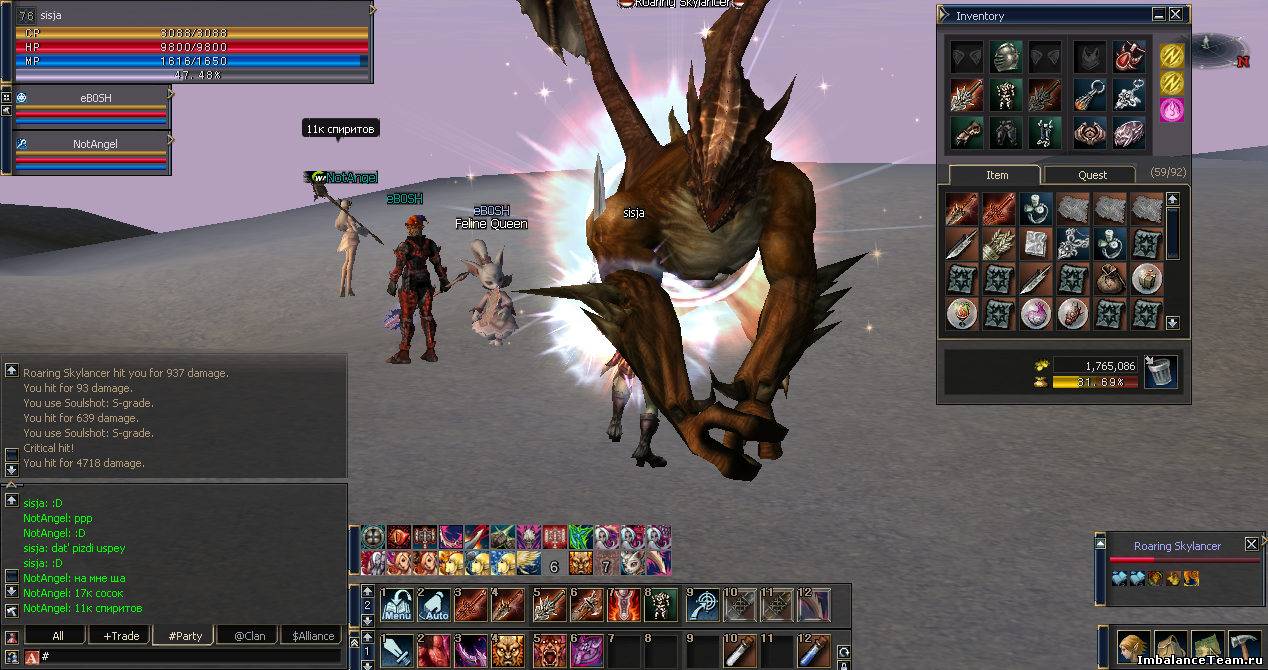Screen dimensions: 1268x670
Task: Click the inventory trash can icon
Action: [x=1161, y=372]
